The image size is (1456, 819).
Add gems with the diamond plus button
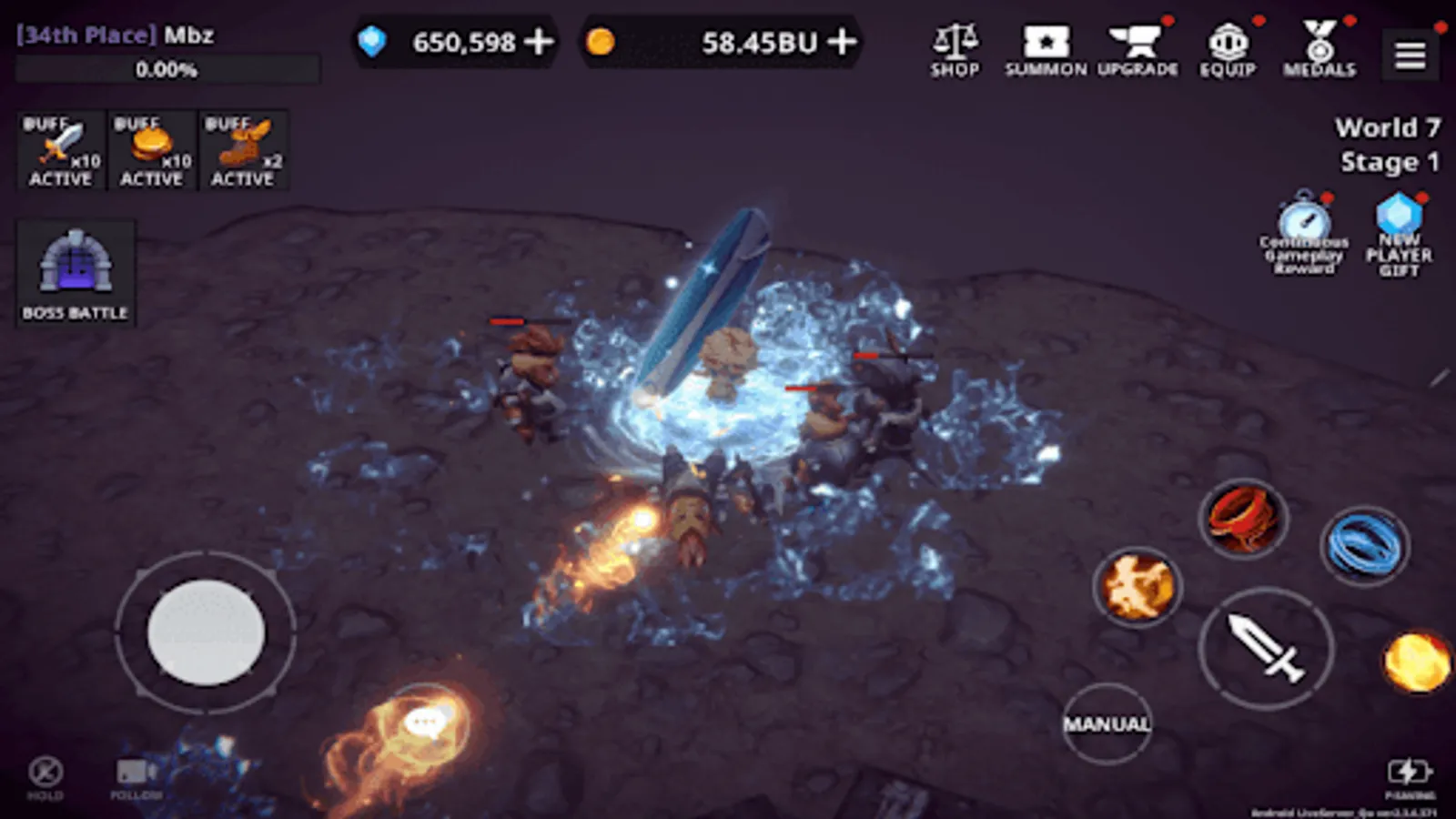click(541, 41)
